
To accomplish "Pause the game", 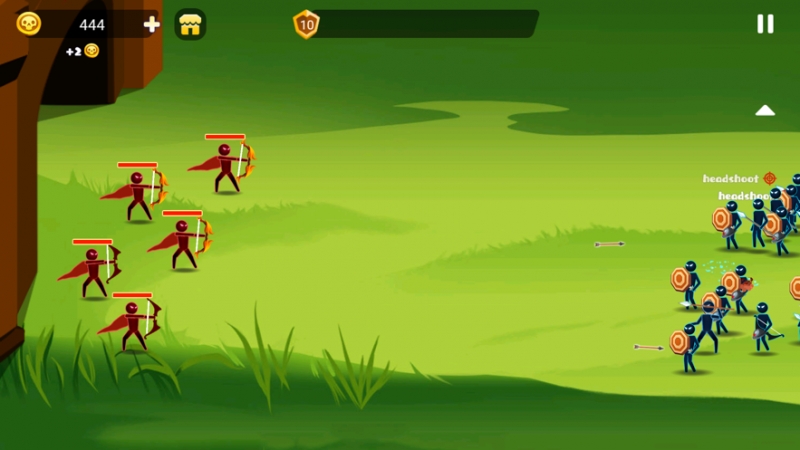I will 765,24.
